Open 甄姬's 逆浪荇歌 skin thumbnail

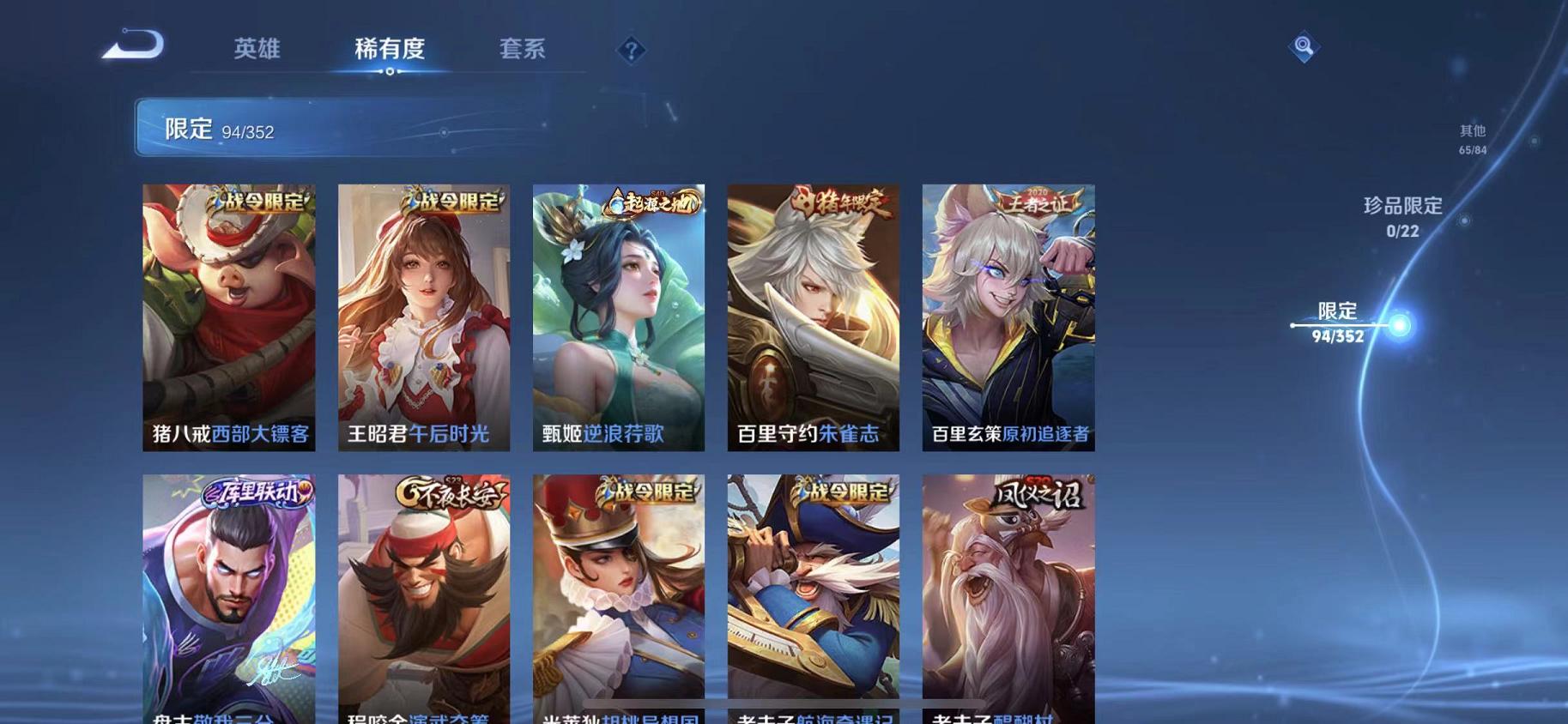tap(617, 317)
